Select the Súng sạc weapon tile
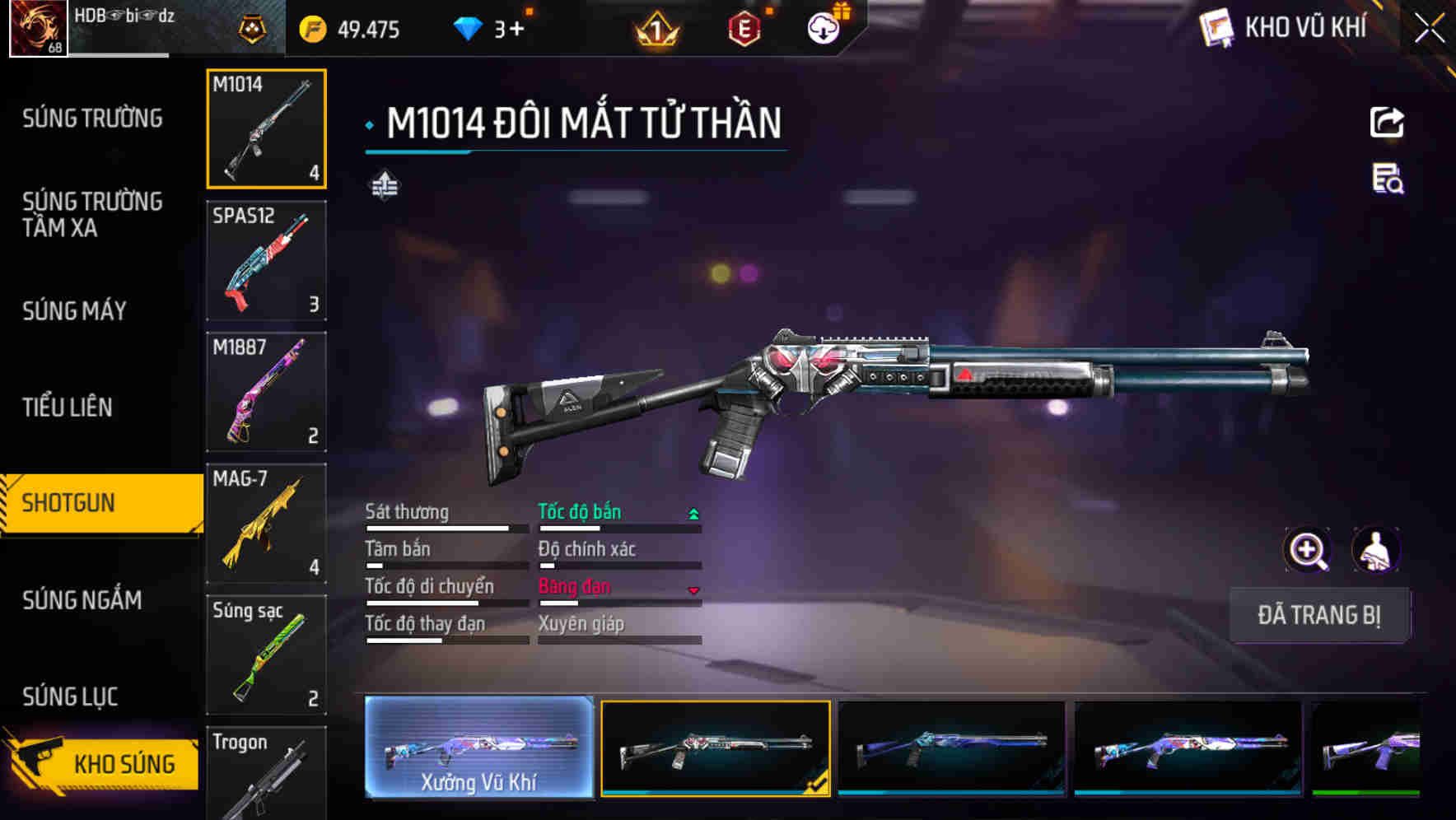Image resolution: width=1456 pixels, height=820 pixels. point(266,655)
